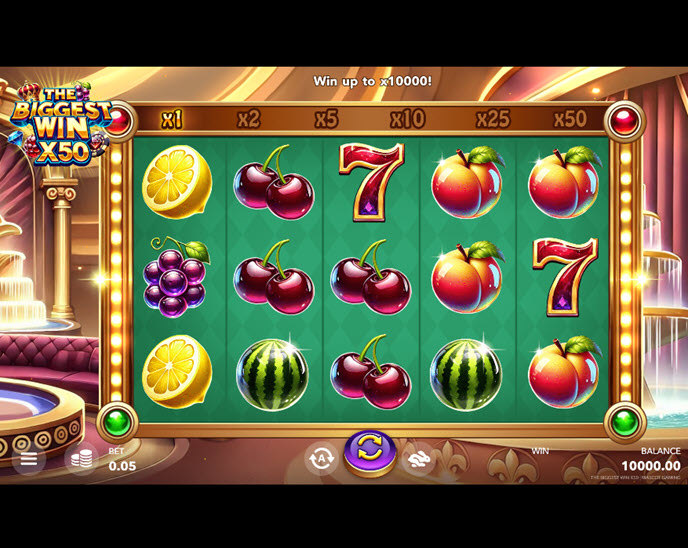Toggle turbo mode with rabbit icon
The image size is (688, 548).
418,459
